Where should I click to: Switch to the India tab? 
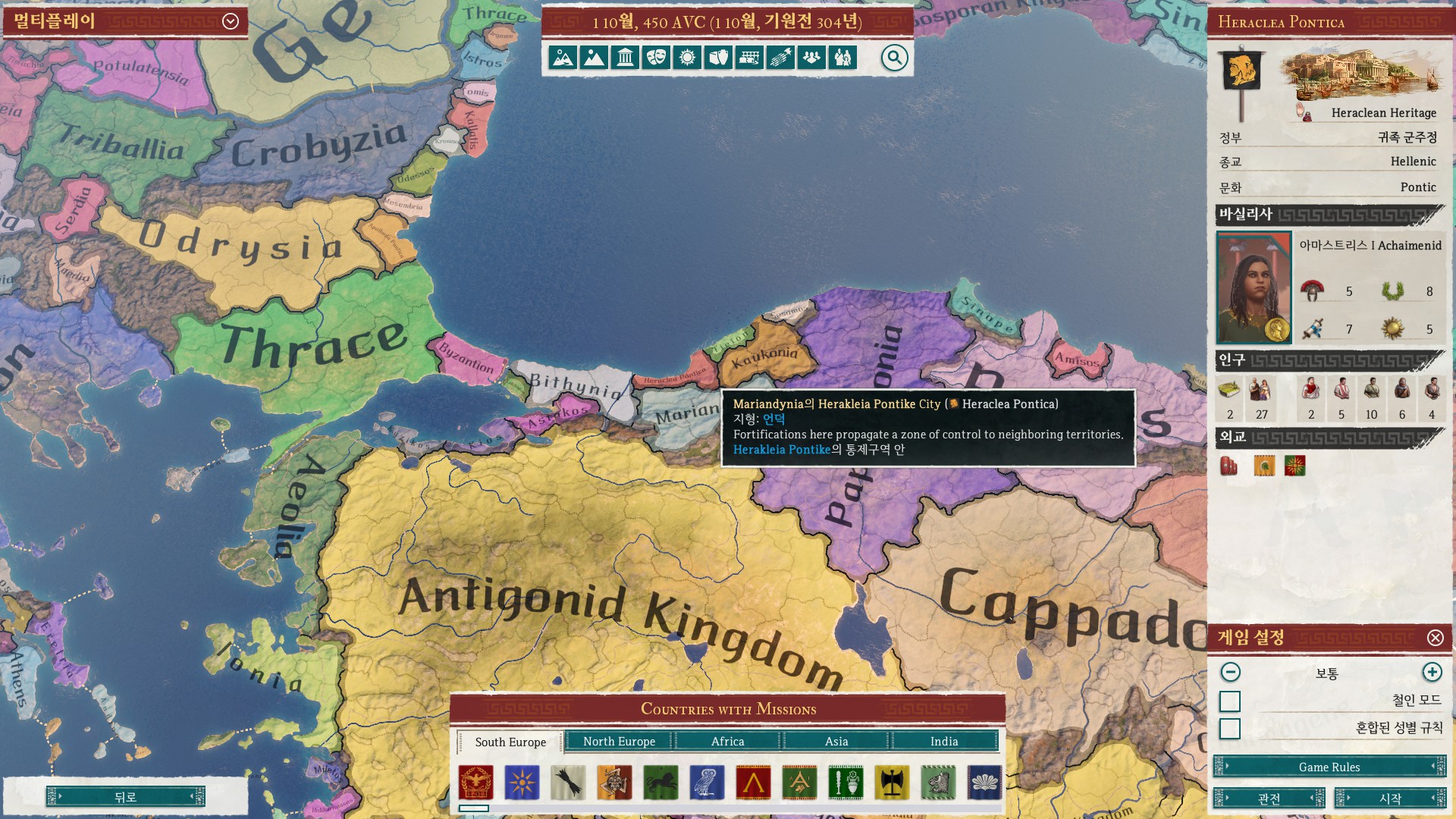pyautogui.click(x=944, y=742)
